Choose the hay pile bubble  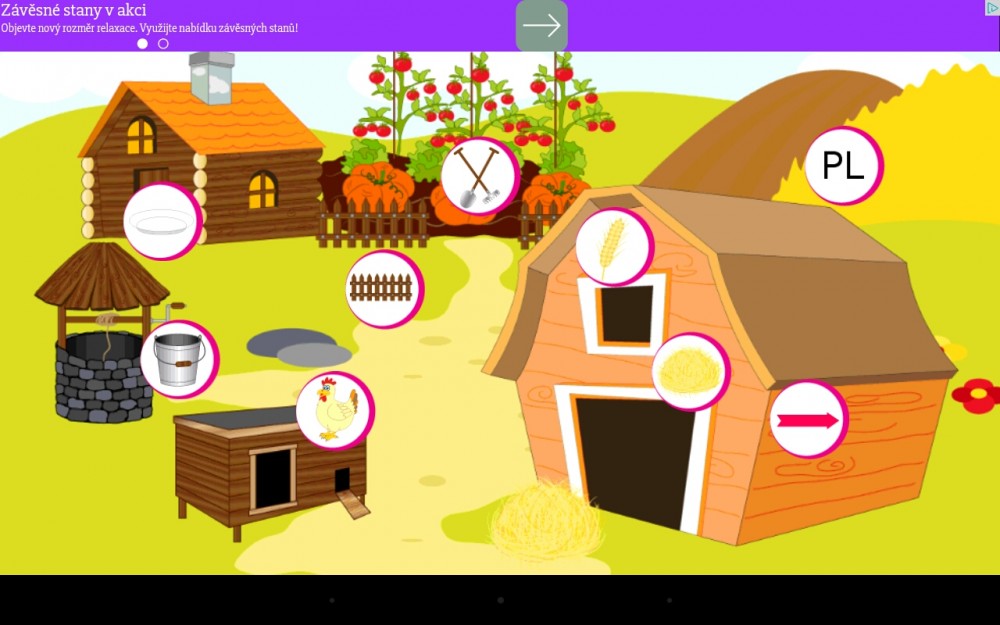coord(689,372)
